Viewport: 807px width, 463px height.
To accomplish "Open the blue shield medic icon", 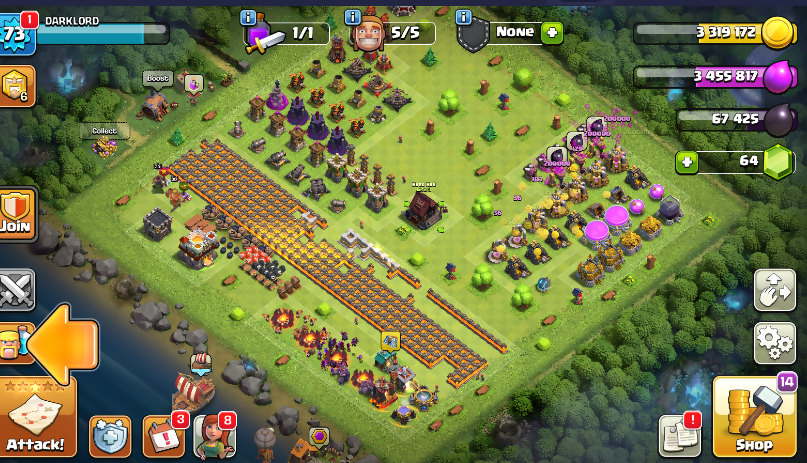I will click(x=110, y=436).
